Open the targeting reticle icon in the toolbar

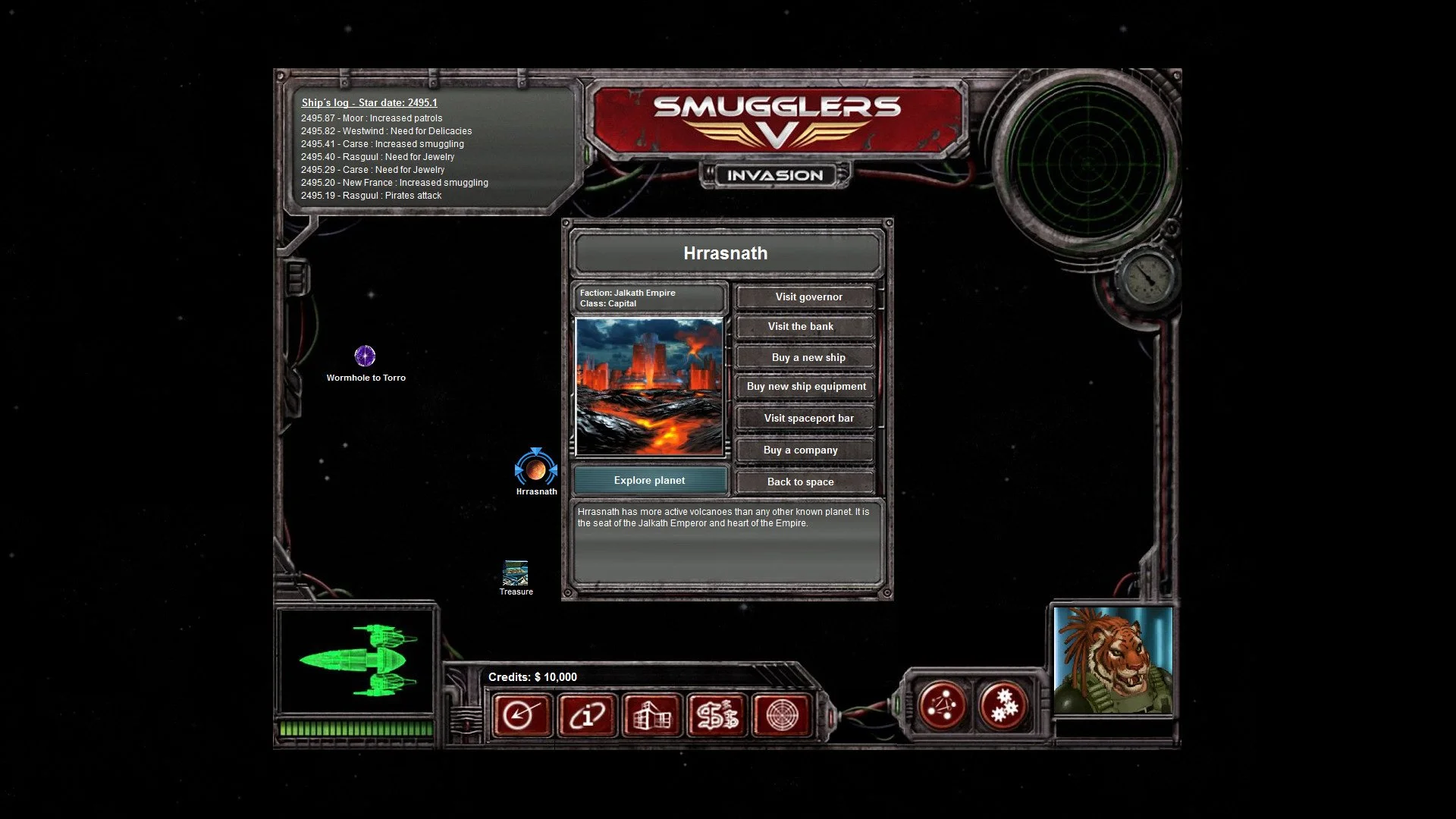[781, 715]
